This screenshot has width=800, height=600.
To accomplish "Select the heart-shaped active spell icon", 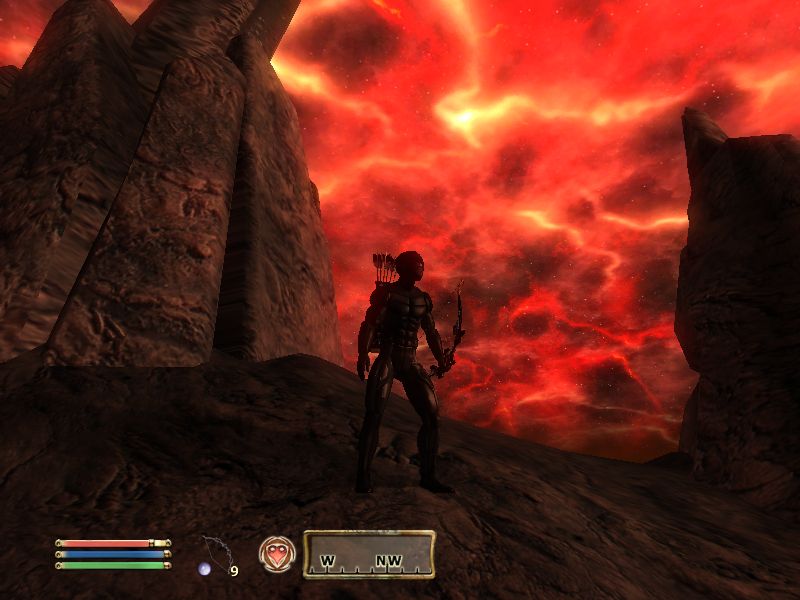I will (275, 553).
